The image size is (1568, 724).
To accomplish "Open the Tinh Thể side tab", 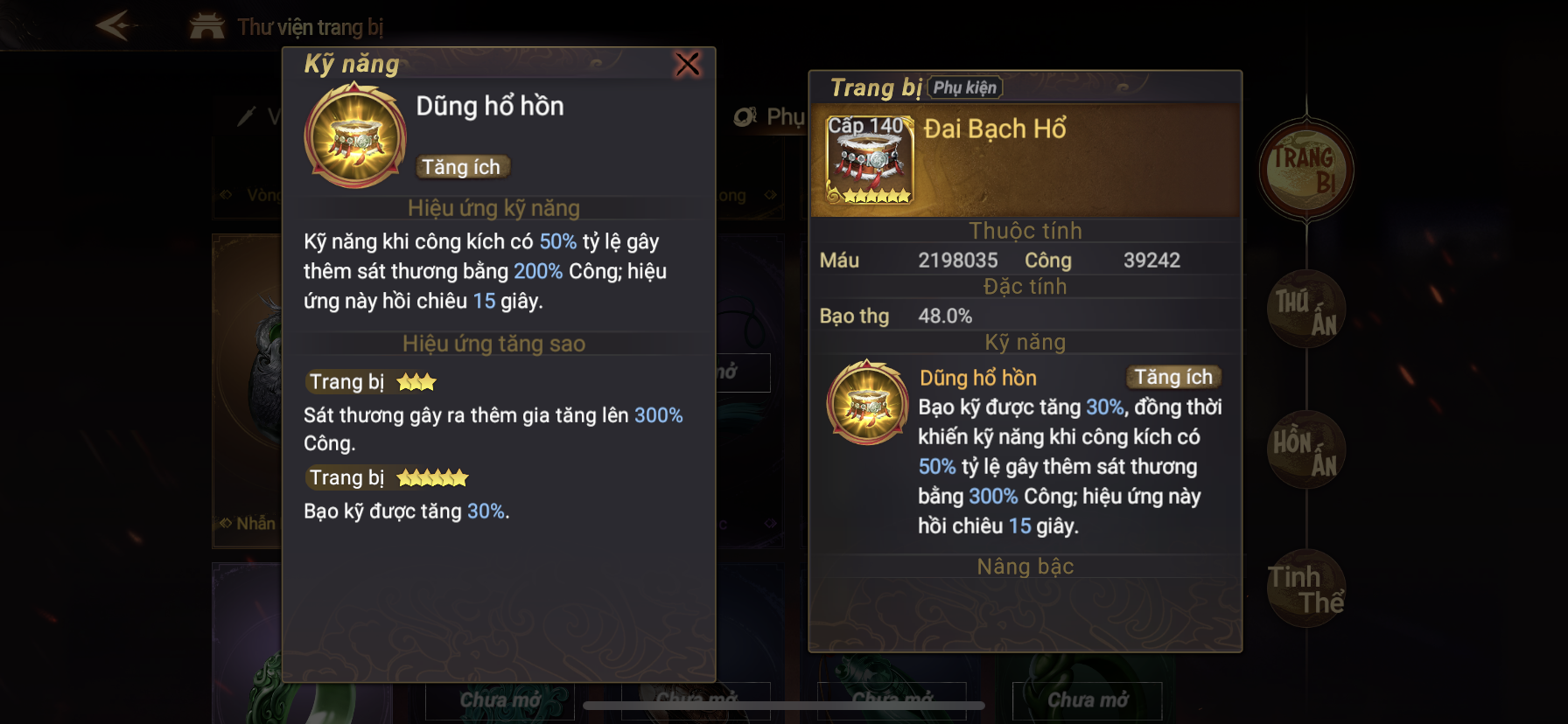I will tap(1305, 588).
